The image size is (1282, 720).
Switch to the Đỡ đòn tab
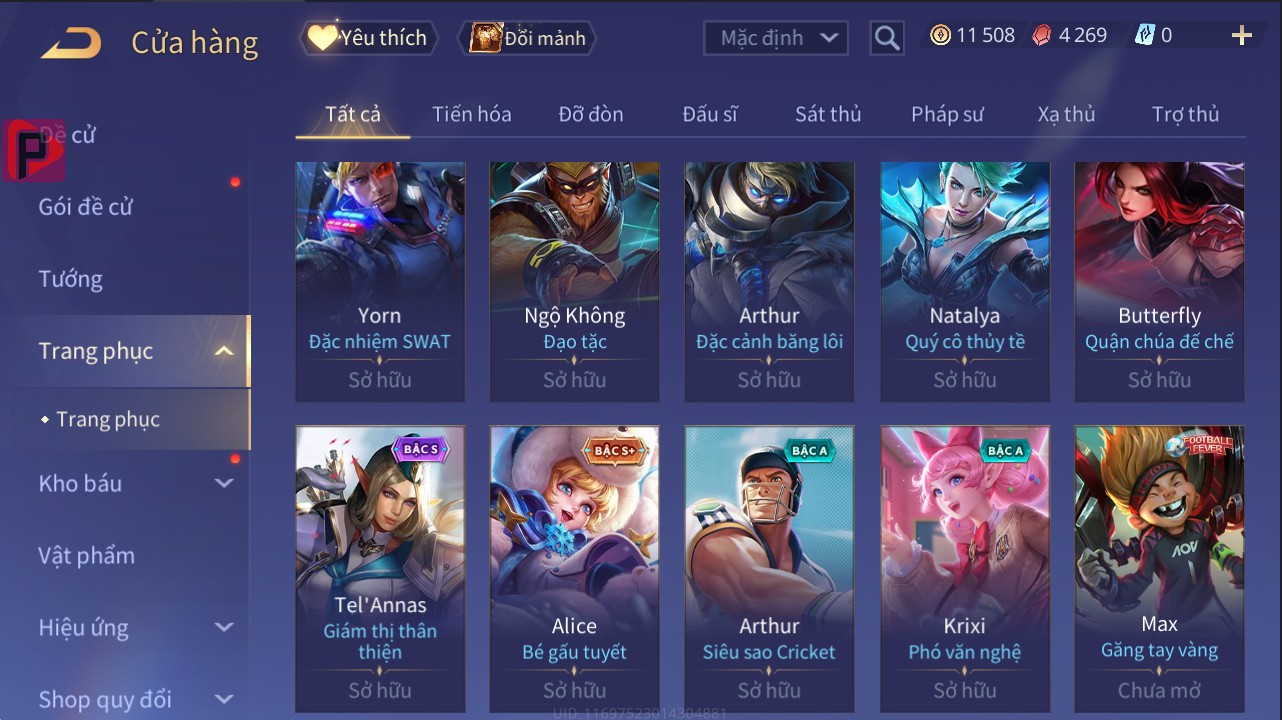[590, 114]
